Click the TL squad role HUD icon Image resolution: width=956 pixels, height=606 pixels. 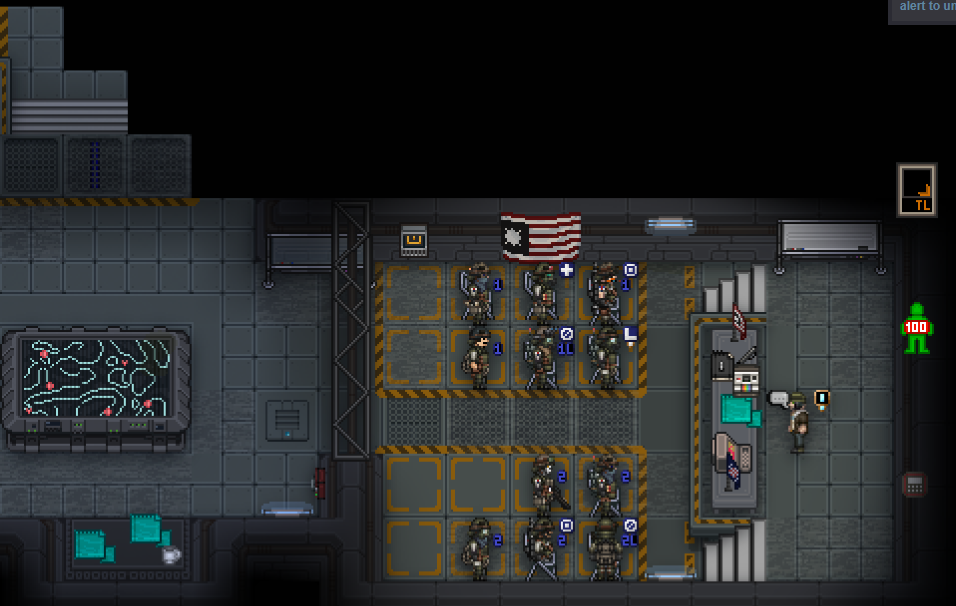[916, 190]
